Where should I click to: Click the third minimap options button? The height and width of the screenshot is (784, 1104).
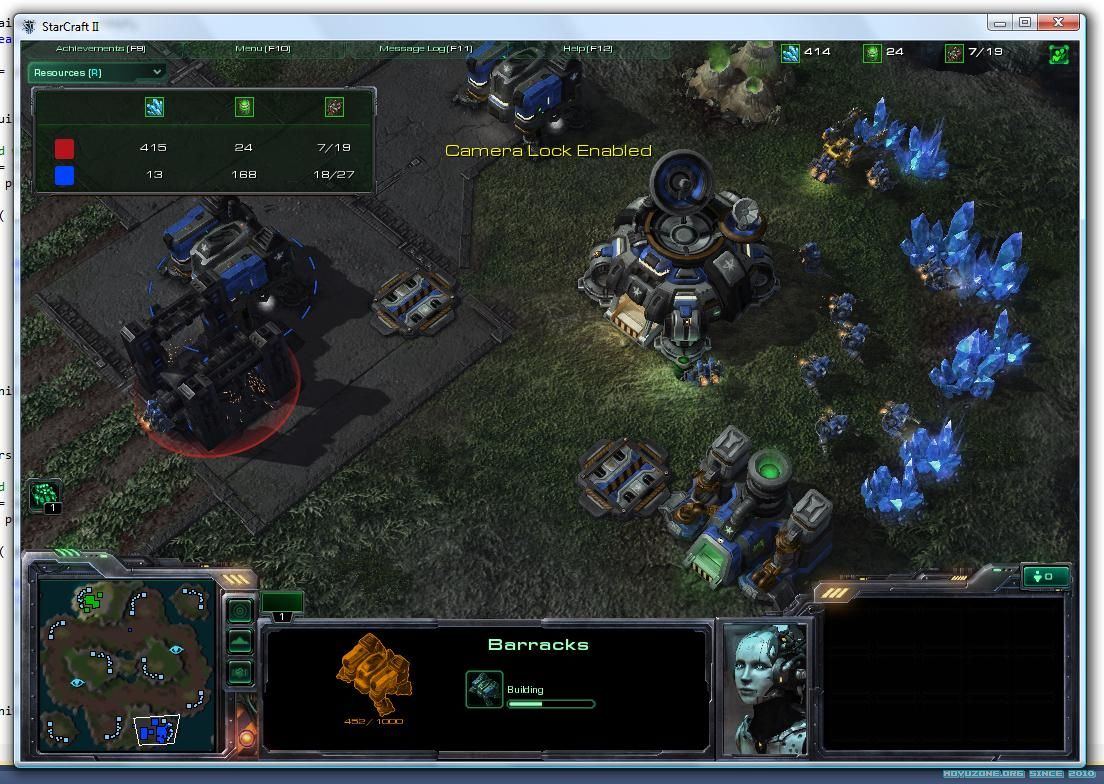[240, 672]
